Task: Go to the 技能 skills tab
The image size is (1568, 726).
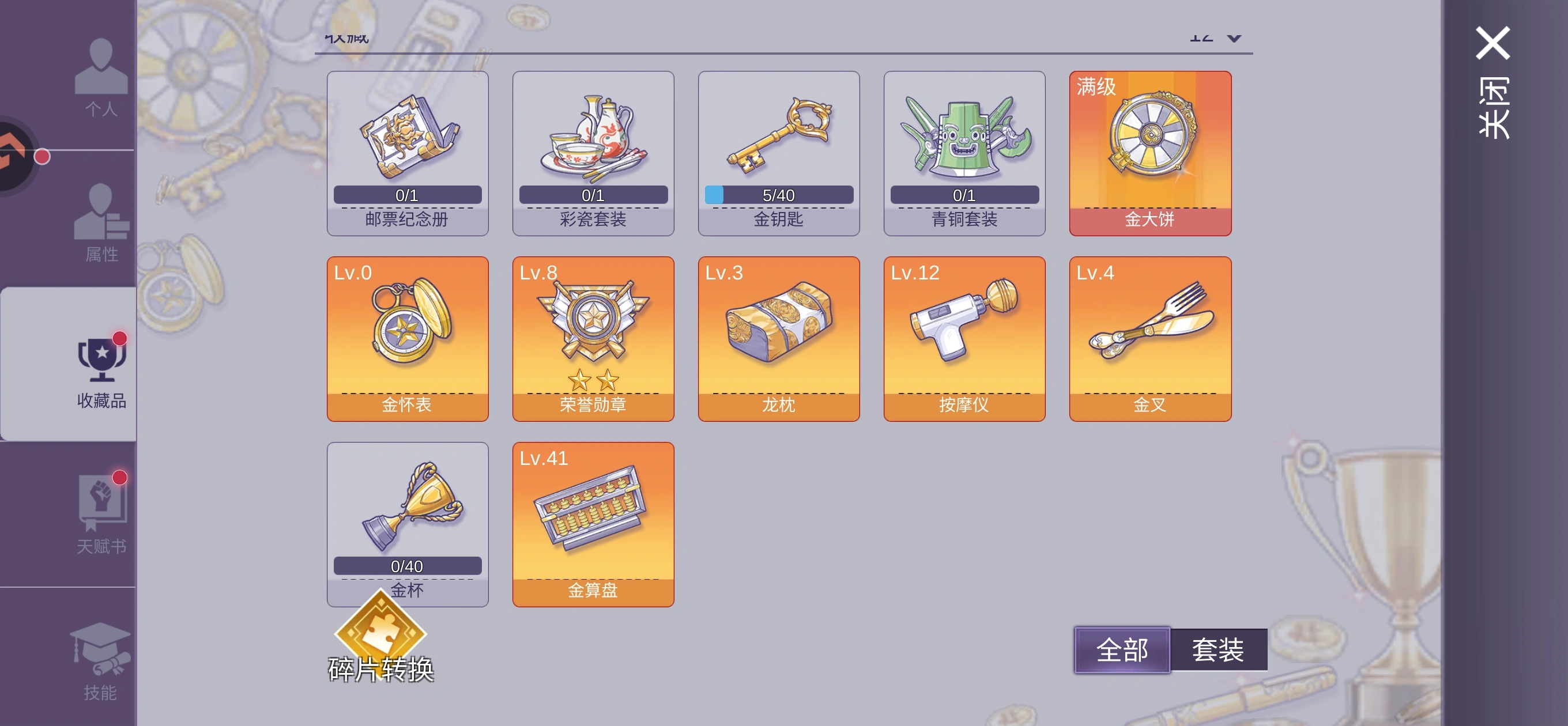Action: (x=100, y=660)
